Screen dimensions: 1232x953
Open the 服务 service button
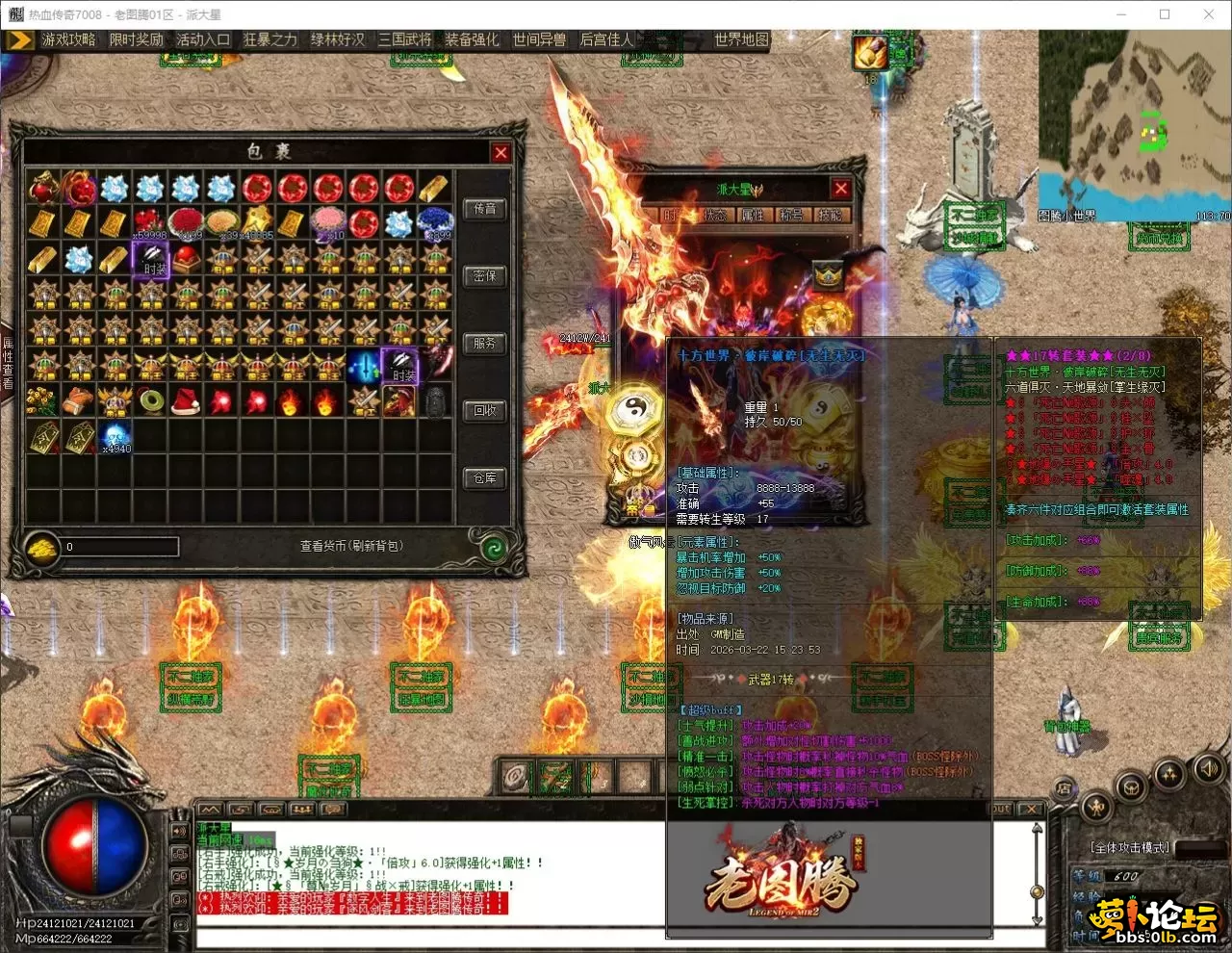[x=484, y=343]
